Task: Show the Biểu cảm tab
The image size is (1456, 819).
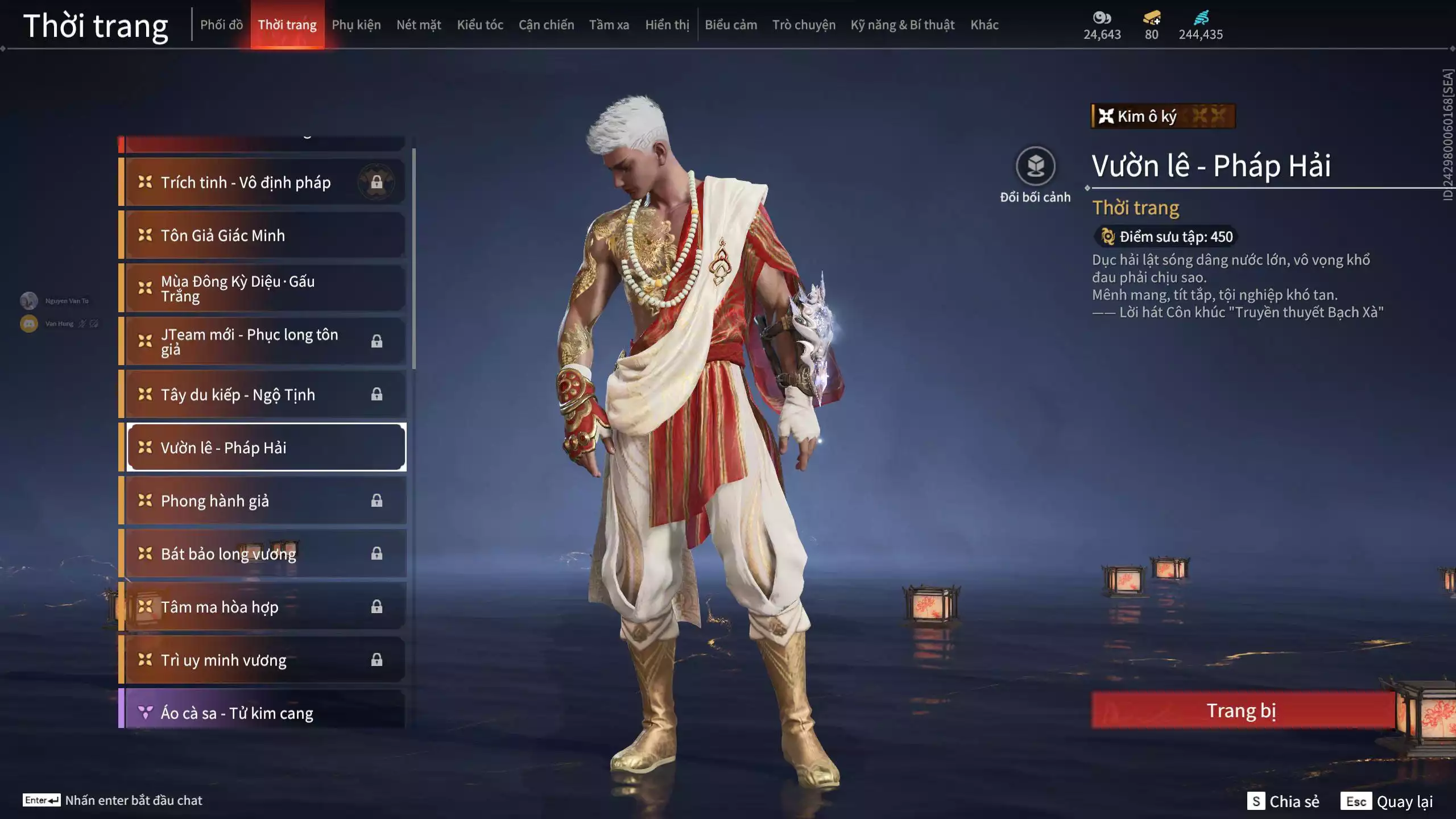Action: tap(731, 25)
